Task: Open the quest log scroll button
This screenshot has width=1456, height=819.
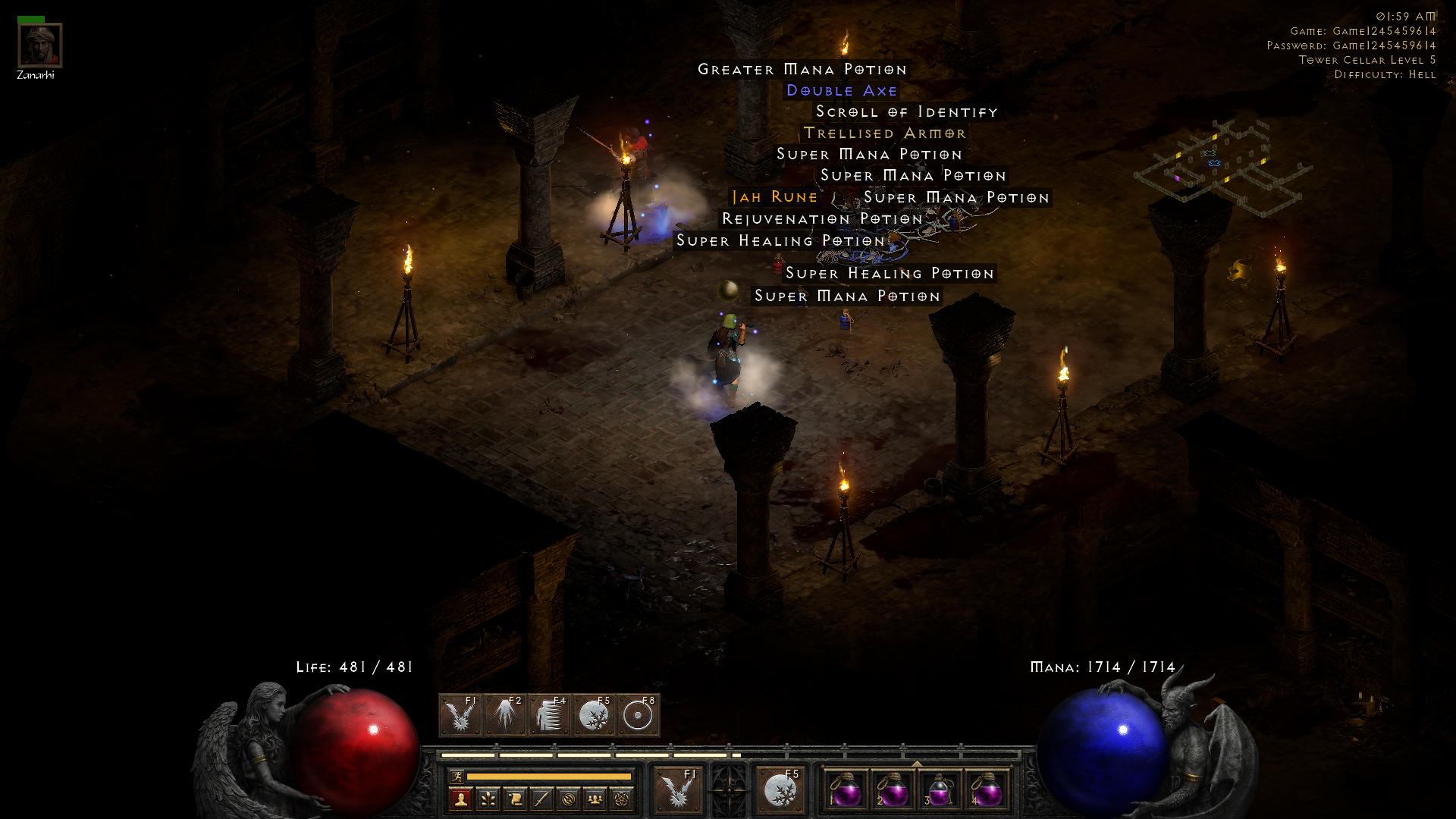Action: click(515, 799)
